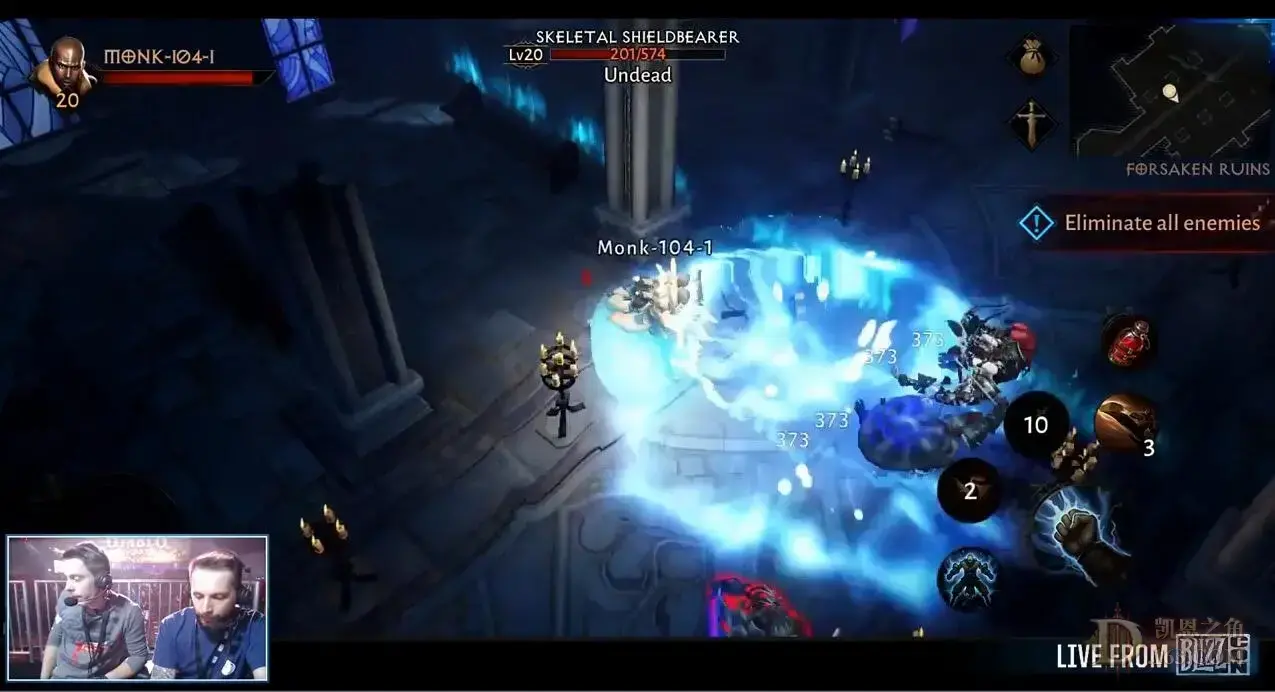Open the Forsaken Ruins minimap
1275x692 pixels.
pos(1169,92)
